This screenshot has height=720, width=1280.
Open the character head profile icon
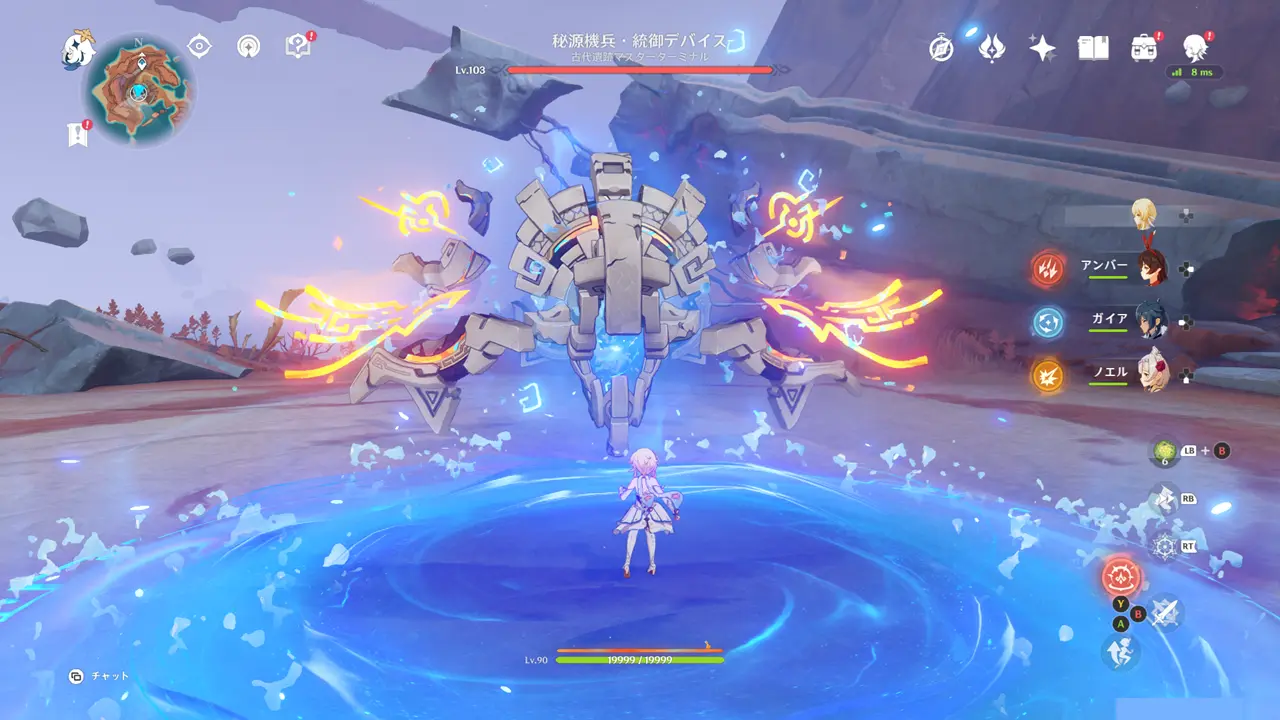tap(1194, 47)
